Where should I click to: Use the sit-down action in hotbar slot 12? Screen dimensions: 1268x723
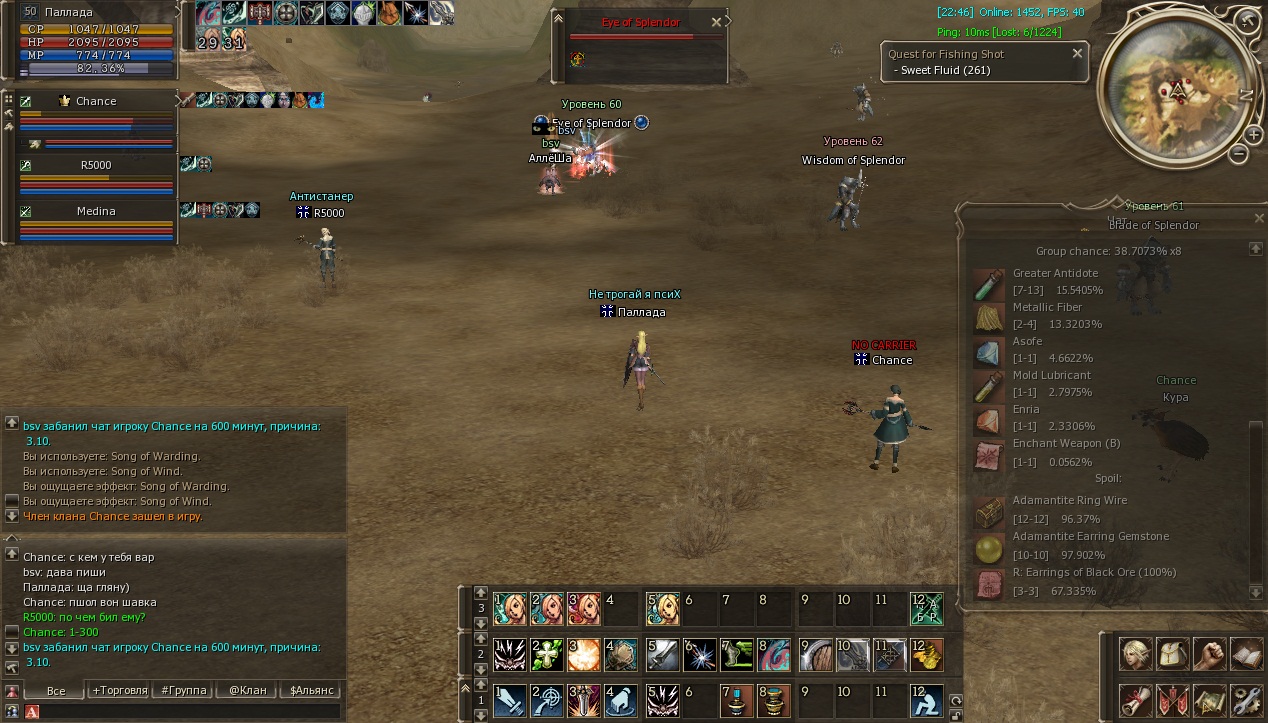click(x=926, y=701)
